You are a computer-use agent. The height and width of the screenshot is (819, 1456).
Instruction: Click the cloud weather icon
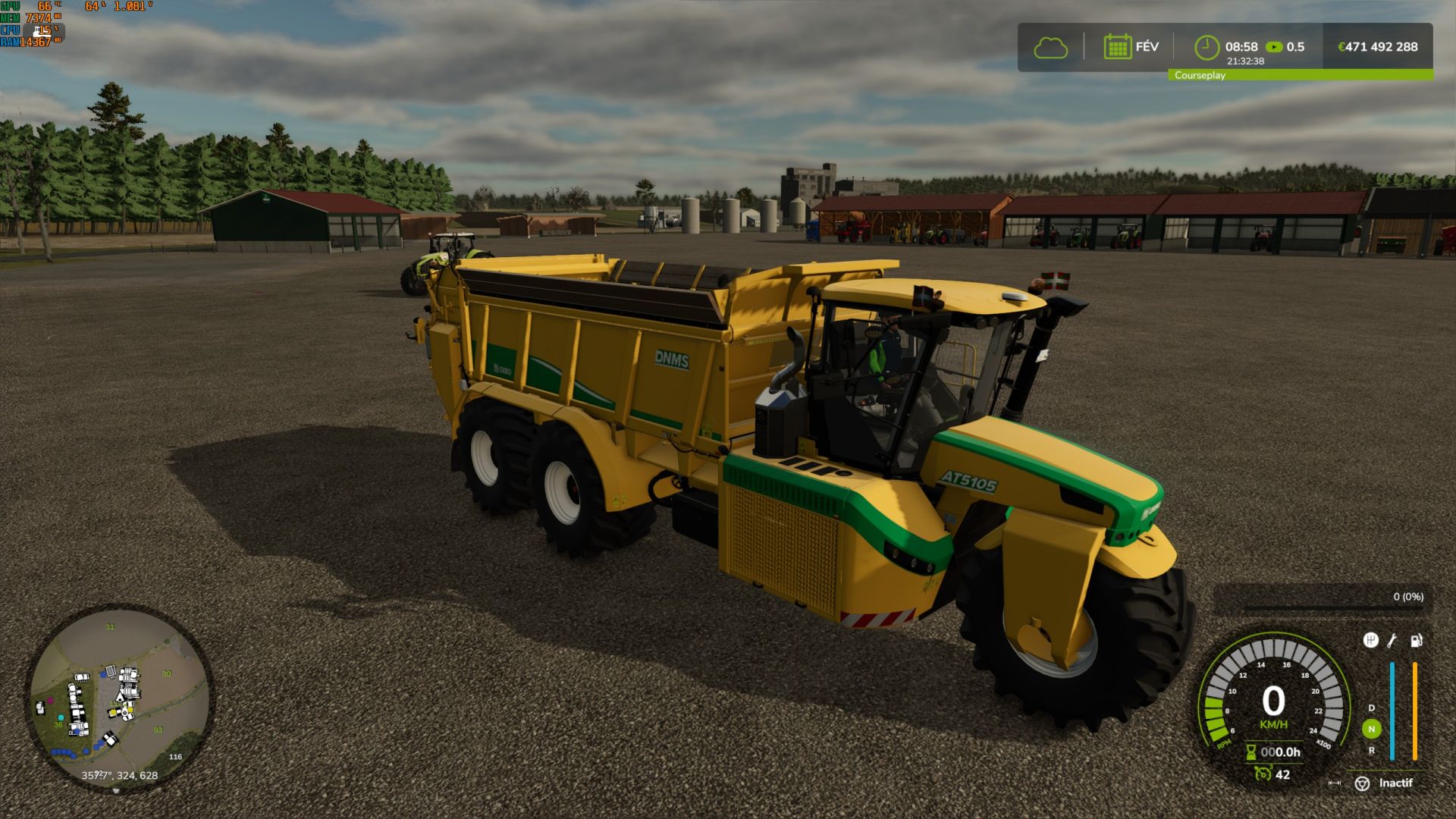pos(1050,48)
